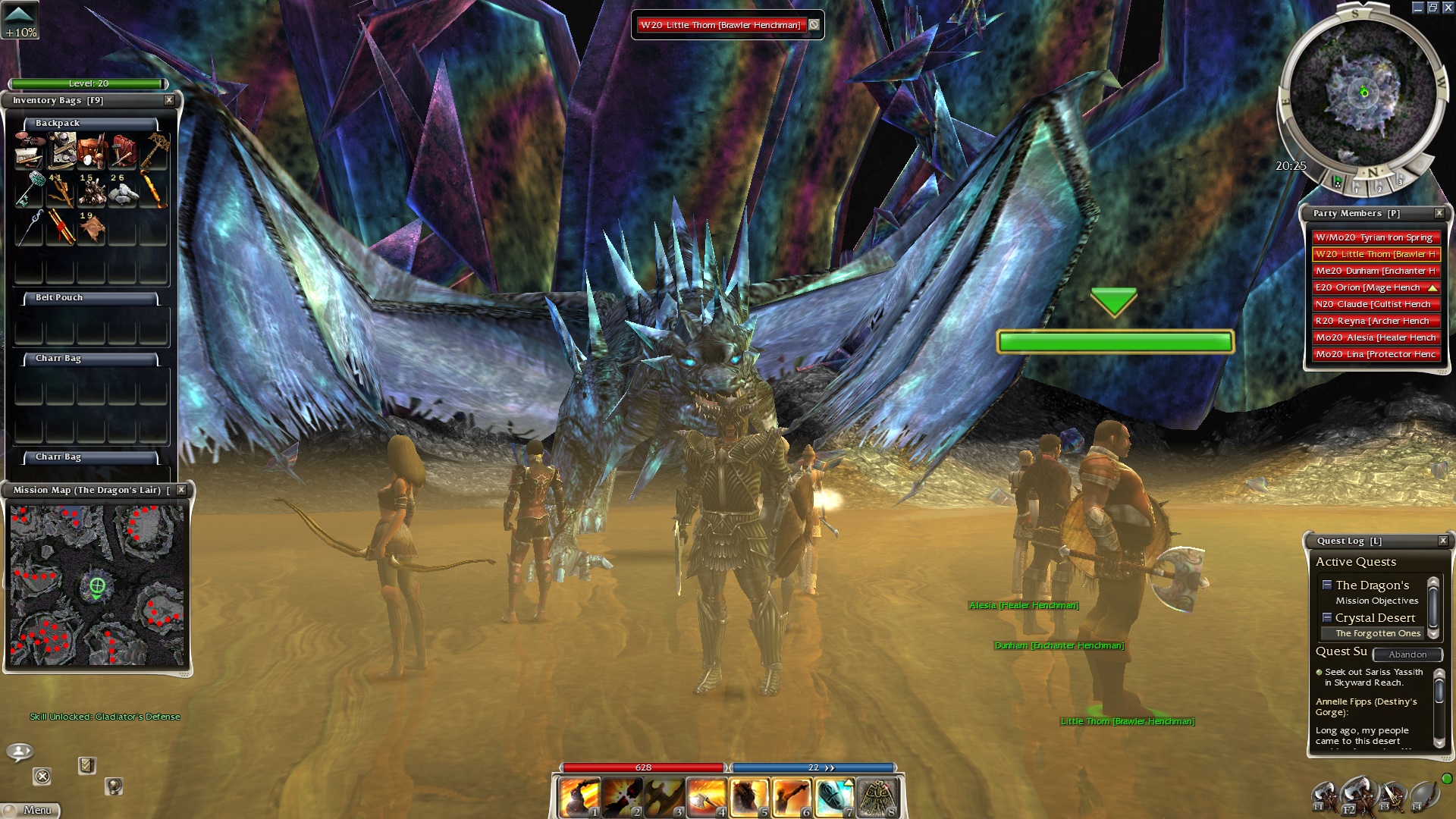Viewport: 1456px width, 819px height.
Task: Activate the skill in hotbar slot 1
Action: pyautogui.click(x=579, y=798)
